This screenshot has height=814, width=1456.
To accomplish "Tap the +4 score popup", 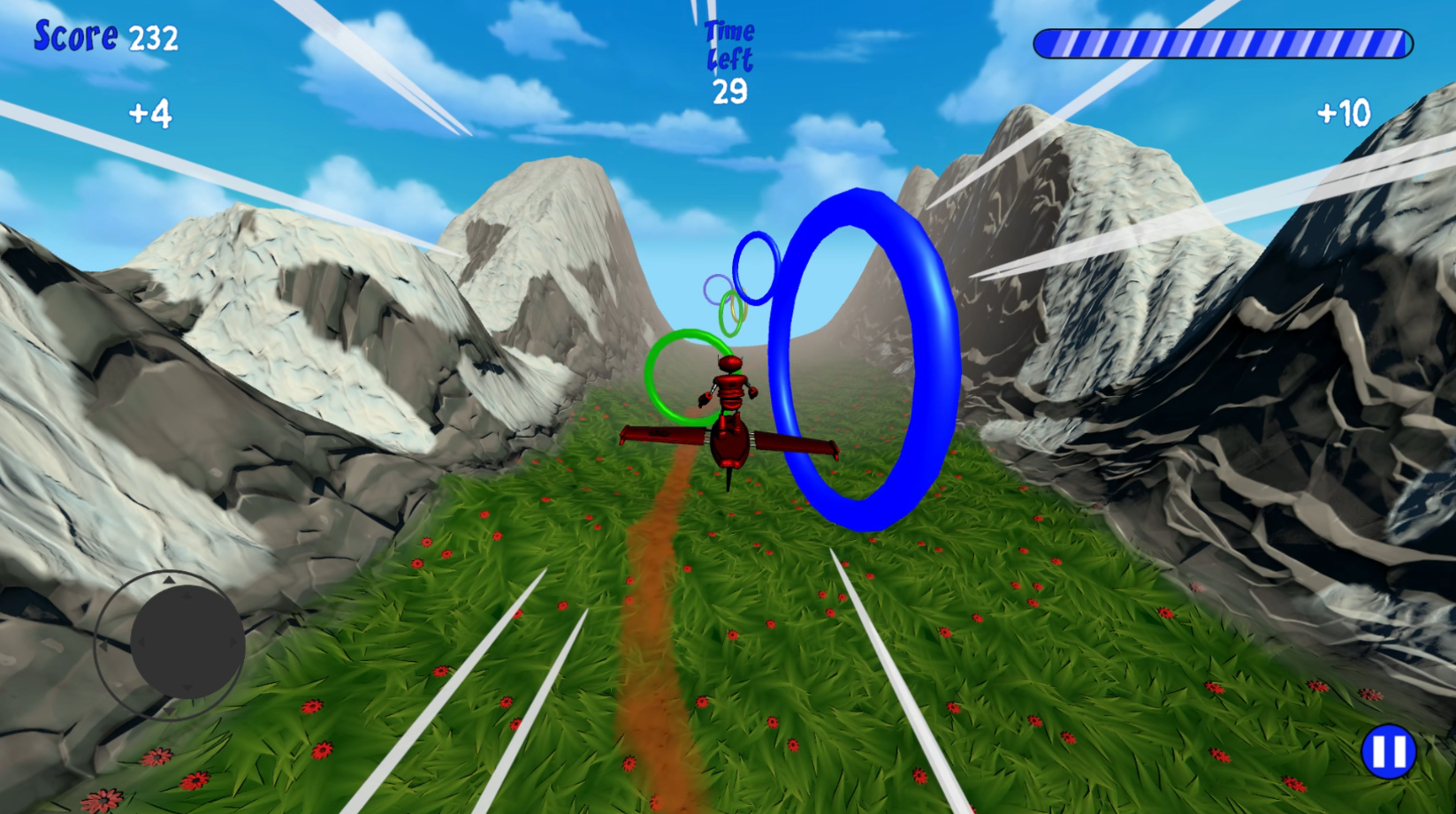I will pos(152,115).
